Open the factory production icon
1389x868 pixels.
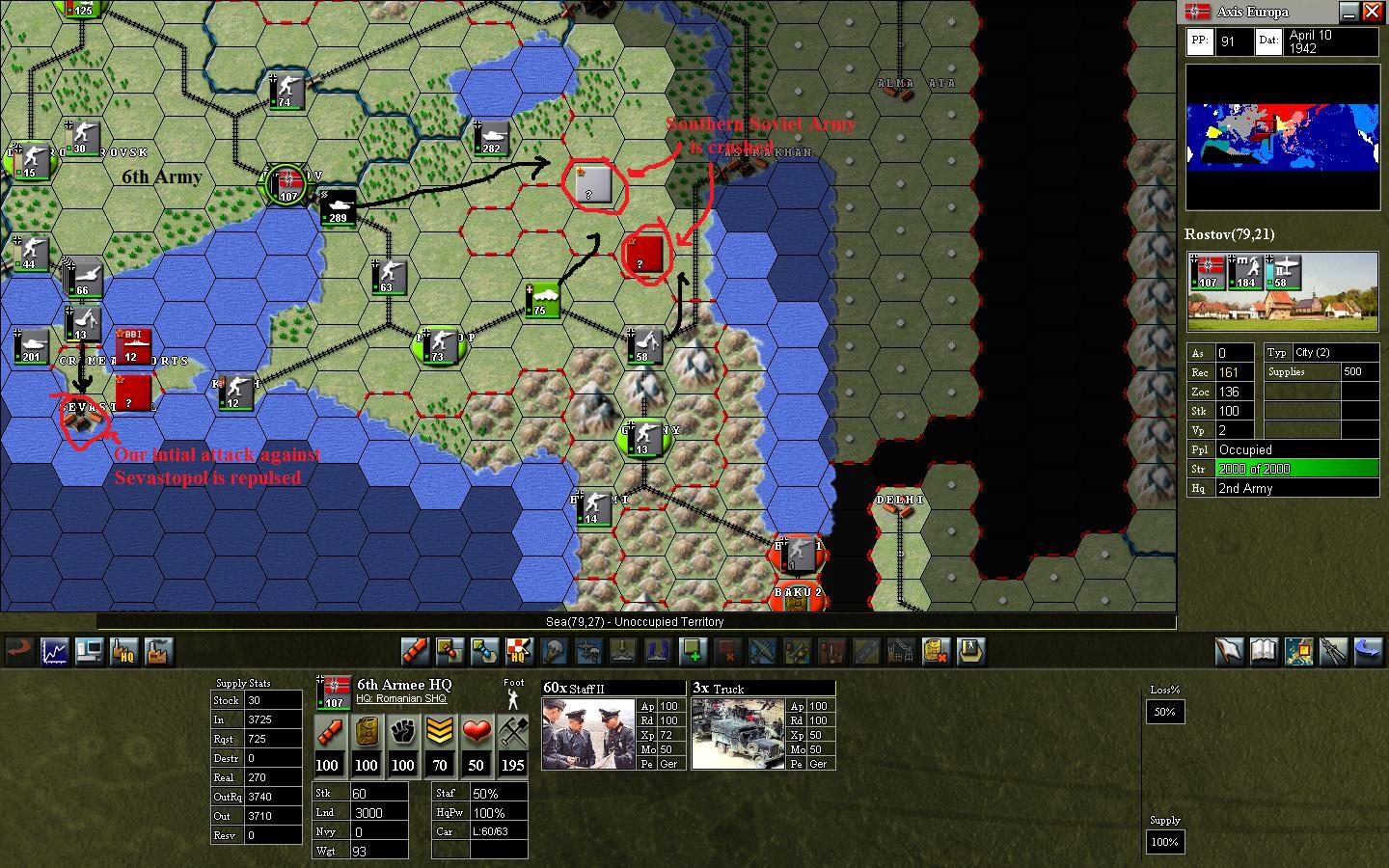coord(158,651)
